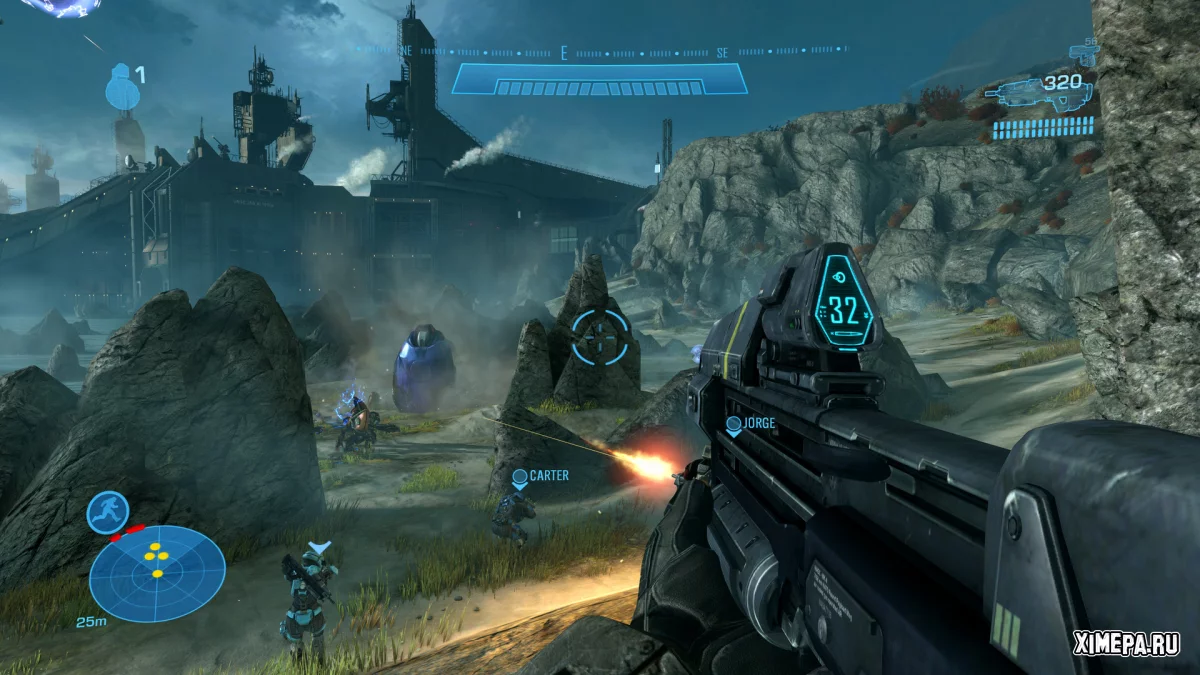The width and height of the screenshot is (1200, 675).
Task: Select the frag grenade icon
Action: click(x=119, y=86)
